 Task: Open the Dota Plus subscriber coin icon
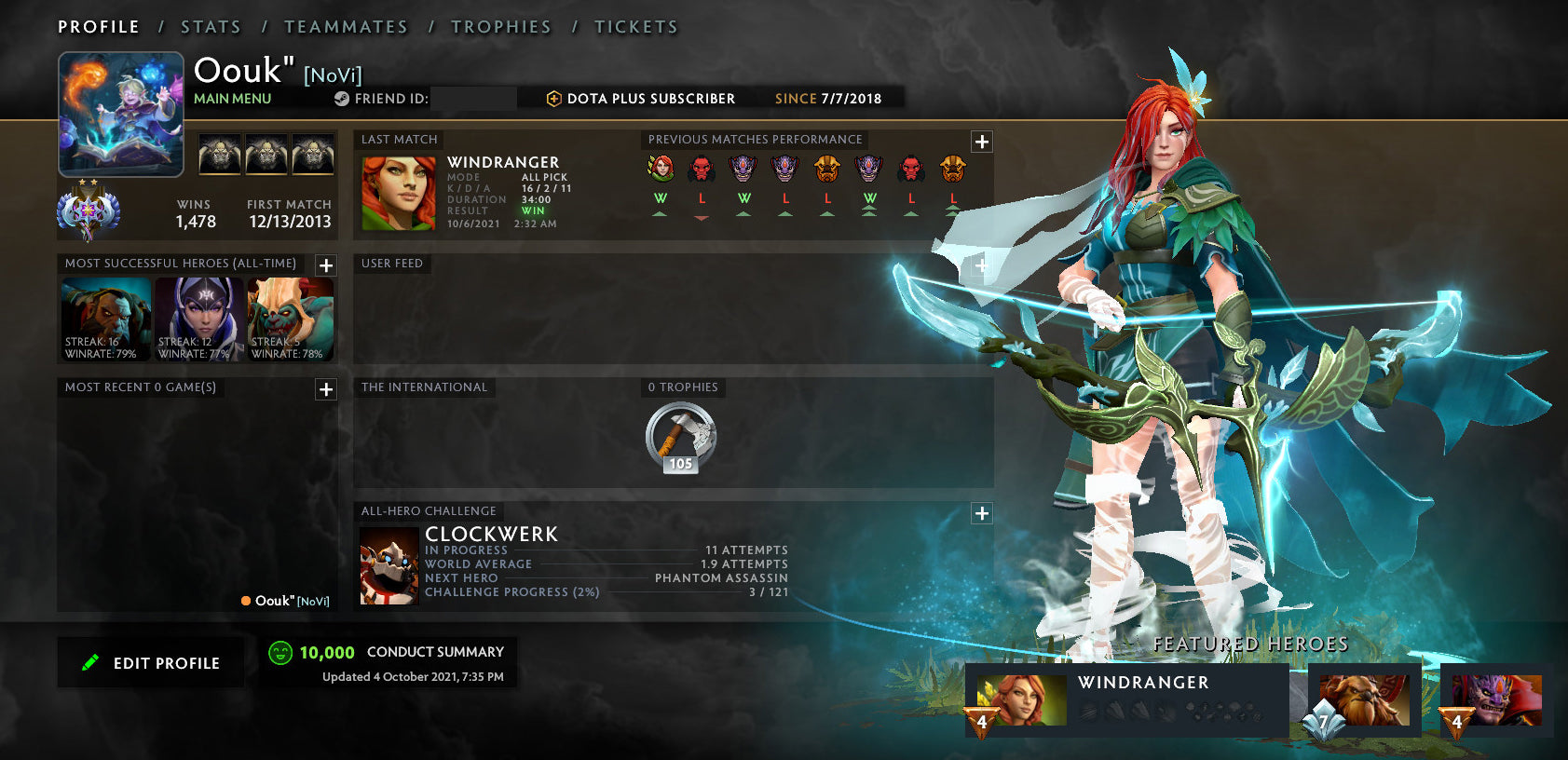pos(553,98)
